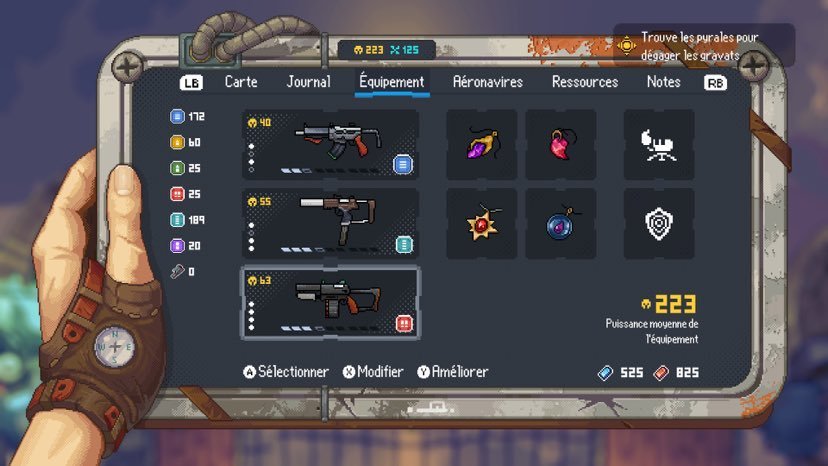Choose the pink heart pendant slot
The image size is (828, 466).
pyautogui.click(x=560, y=145)
